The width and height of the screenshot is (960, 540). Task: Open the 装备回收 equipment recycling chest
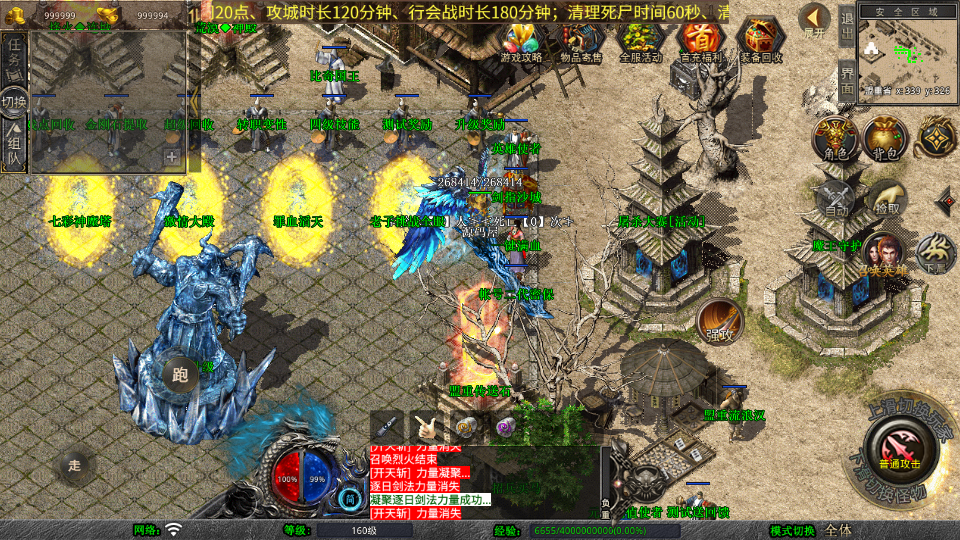pos(761,41)
